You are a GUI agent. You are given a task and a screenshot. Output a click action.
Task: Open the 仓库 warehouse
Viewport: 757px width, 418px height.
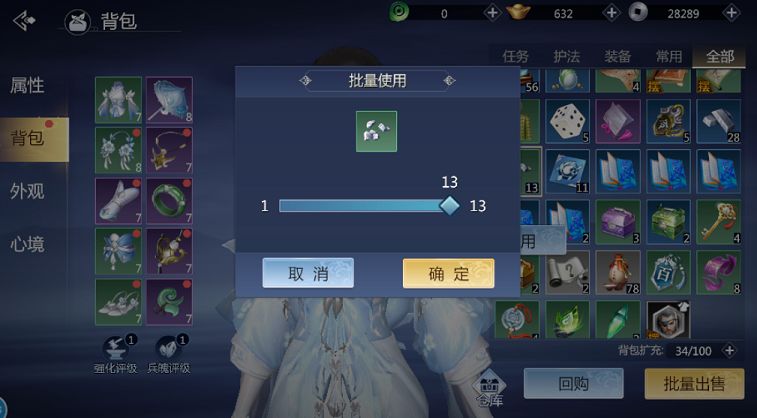coord(489,388)
